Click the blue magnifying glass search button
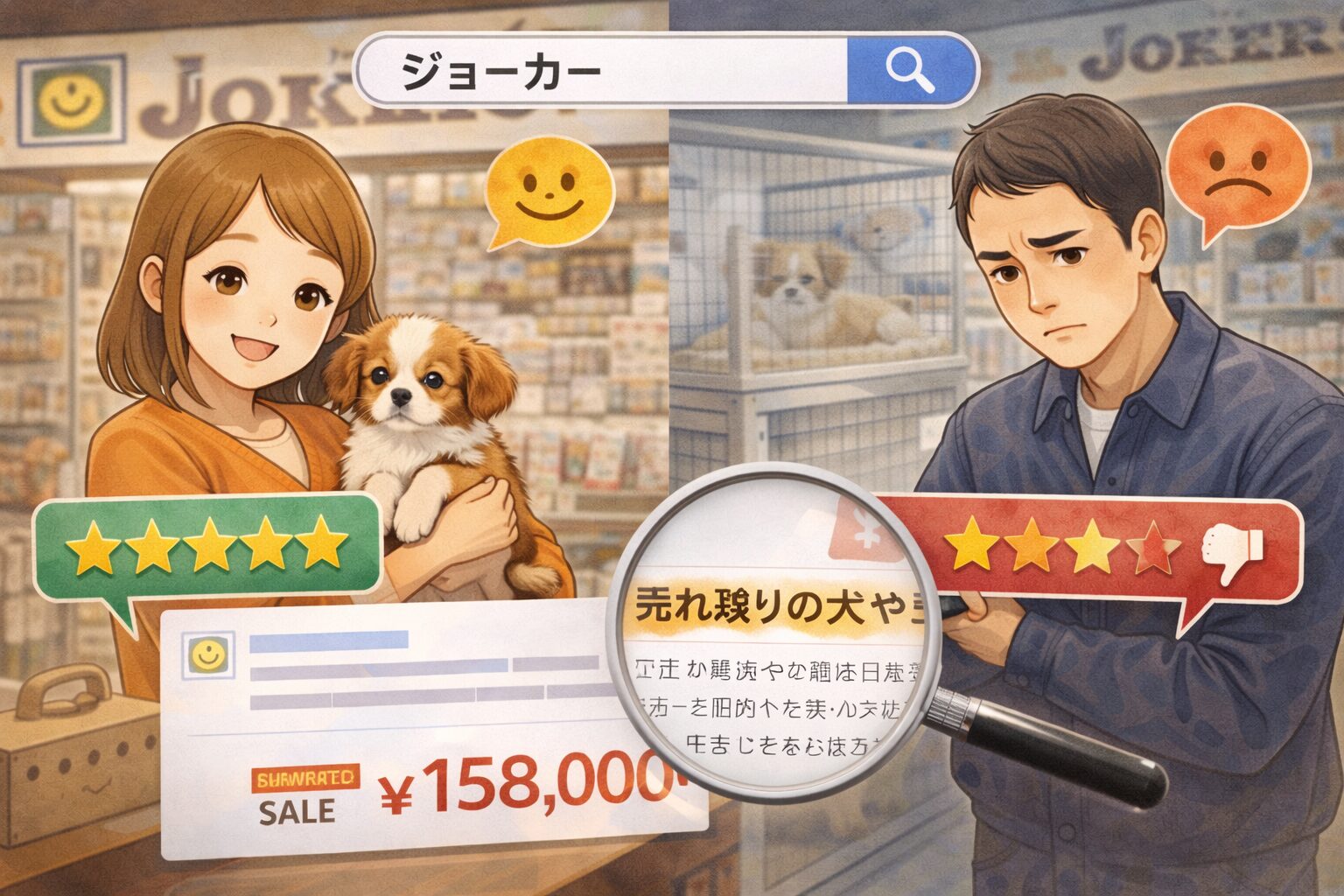The height and width of the screenshot is (896, 1344). pyautogui.click(x=909, y=70)
